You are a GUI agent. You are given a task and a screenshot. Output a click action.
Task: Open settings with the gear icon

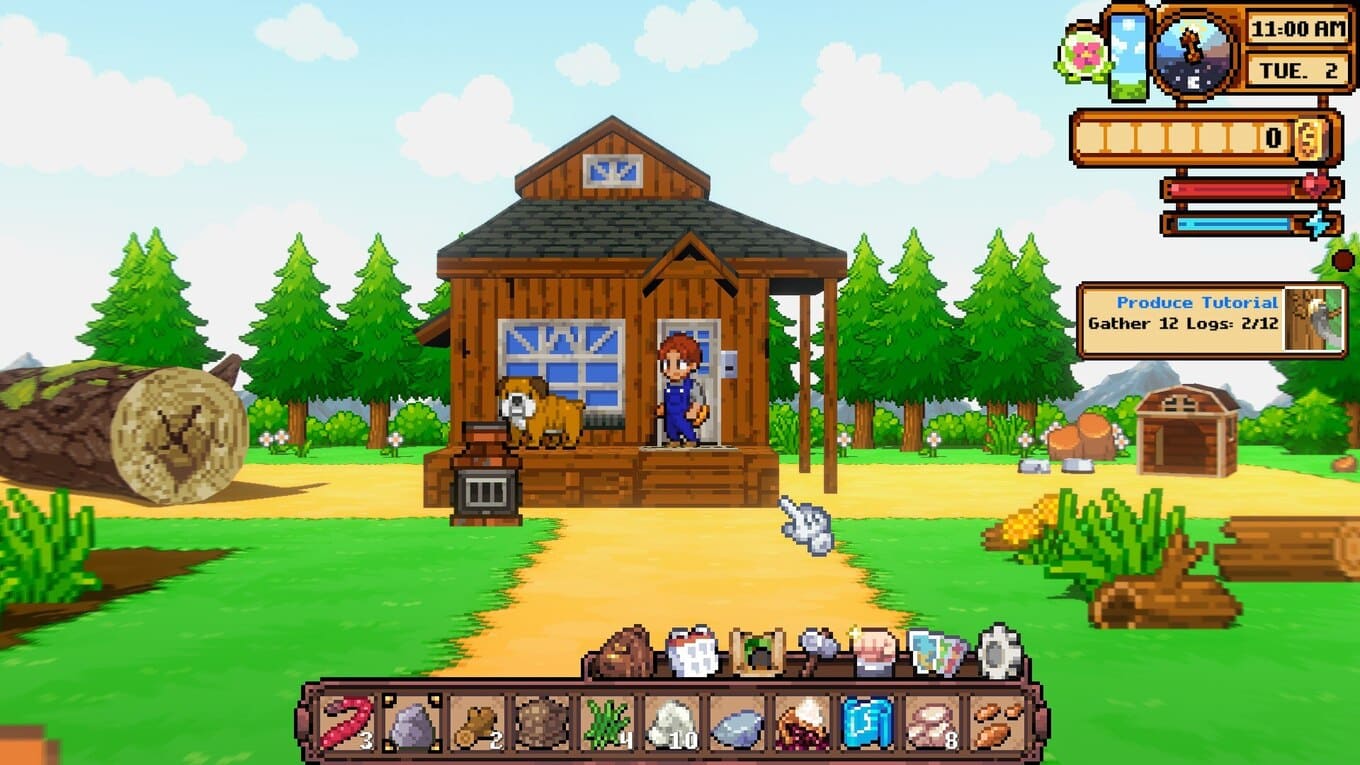point(999,652)
